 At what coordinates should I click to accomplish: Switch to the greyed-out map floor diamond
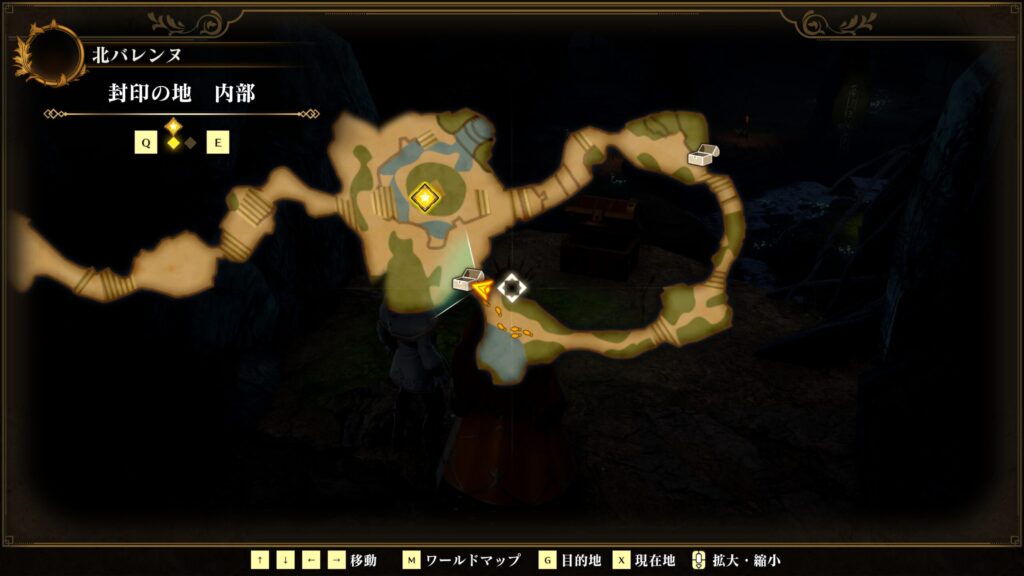point(190,143)
